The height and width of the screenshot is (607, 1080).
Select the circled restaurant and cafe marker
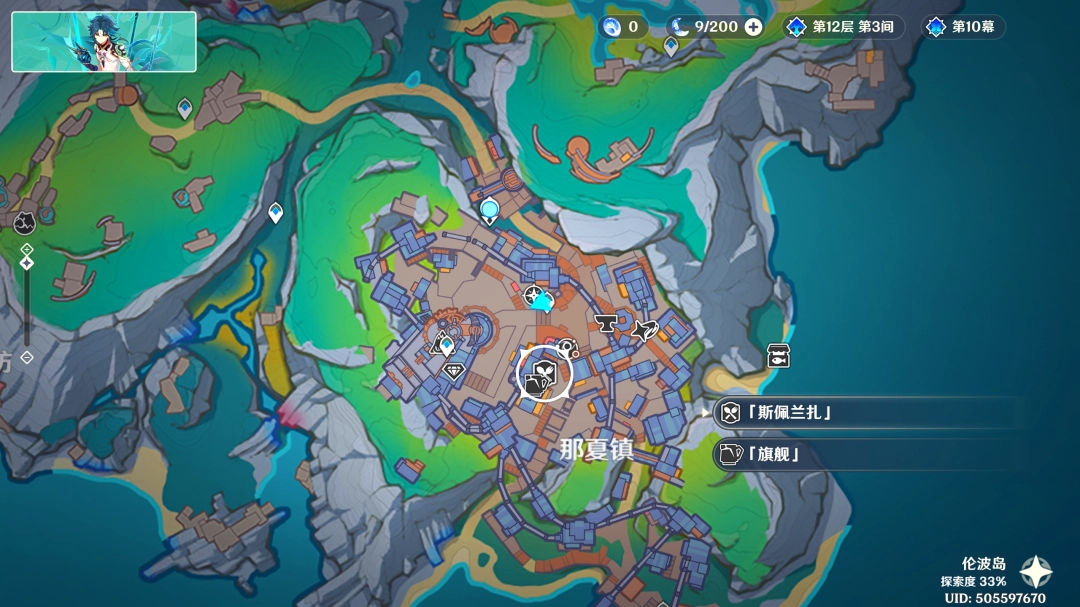pos(543,376)
